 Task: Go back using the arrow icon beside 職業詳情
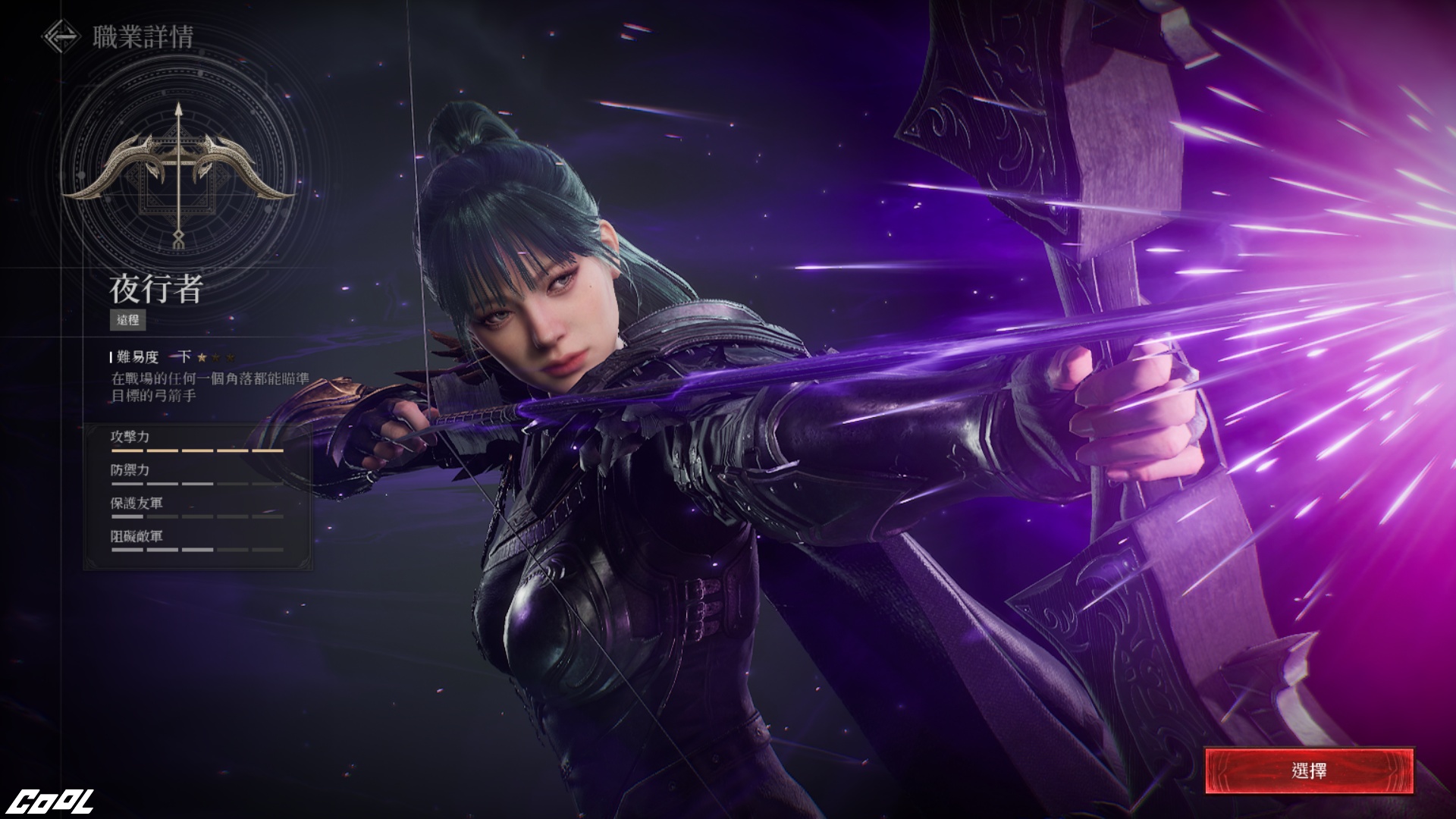[61, 36]
